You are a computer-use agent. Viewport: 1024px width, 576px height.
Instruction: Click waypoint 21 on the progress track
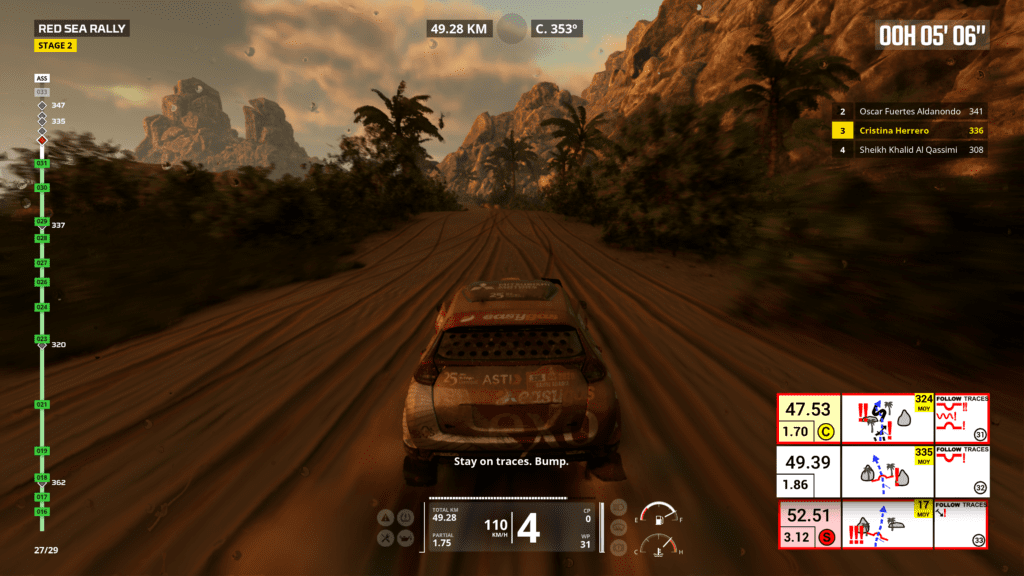(x=42, y=405)
